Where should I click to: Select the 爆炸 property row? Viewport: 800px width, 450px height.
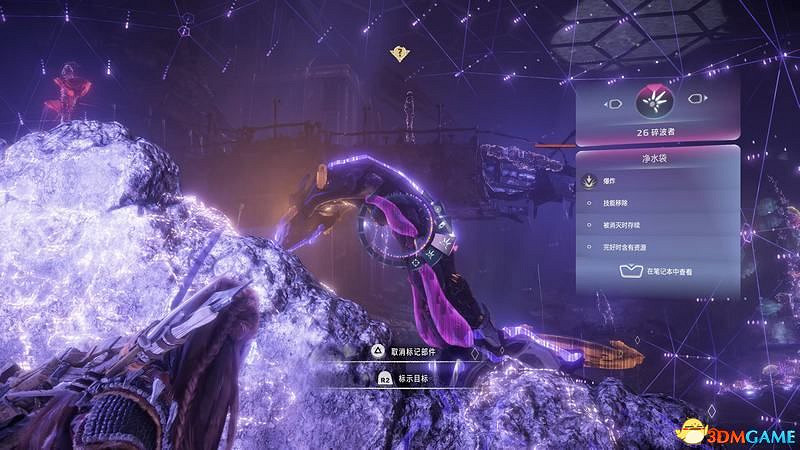[611, 183]
